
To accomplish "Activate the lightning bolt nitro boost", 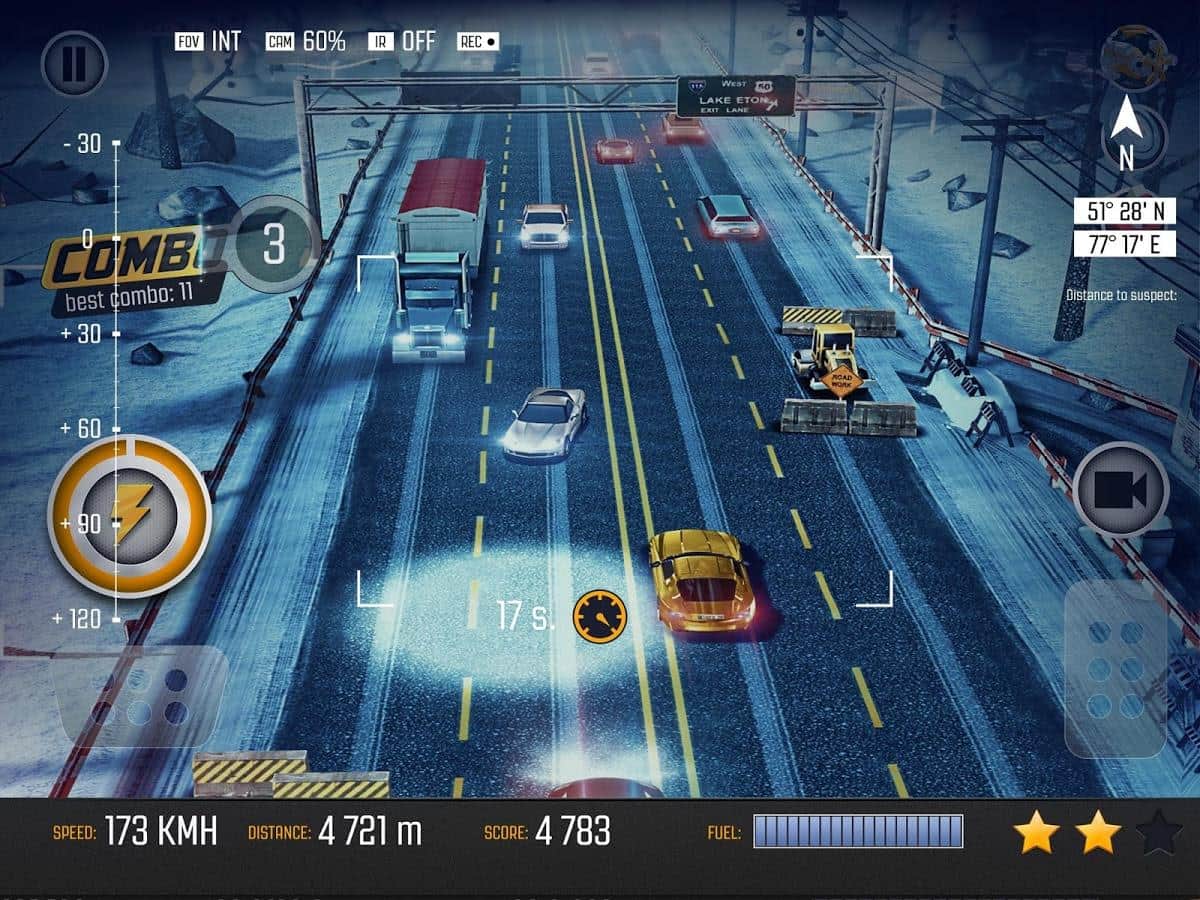I will (x=130, y=516).
